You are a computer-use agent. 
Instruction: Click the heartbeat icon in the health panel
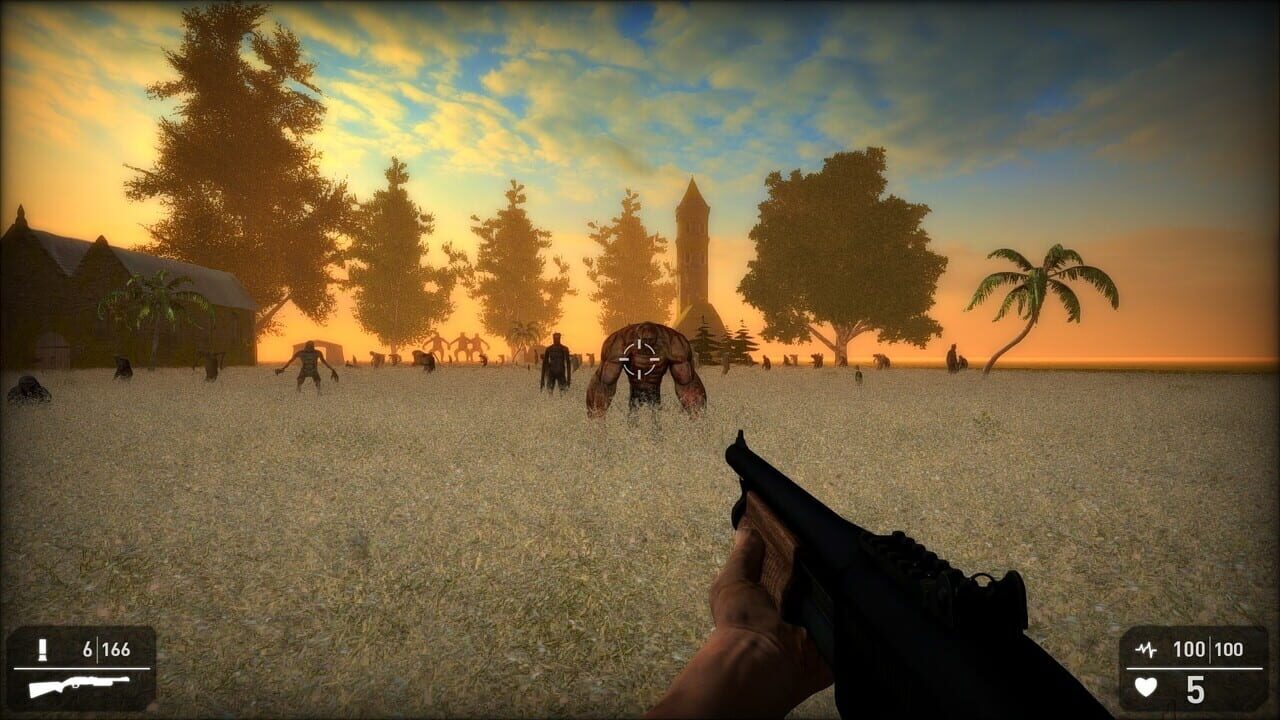[x=1148, y=650]
